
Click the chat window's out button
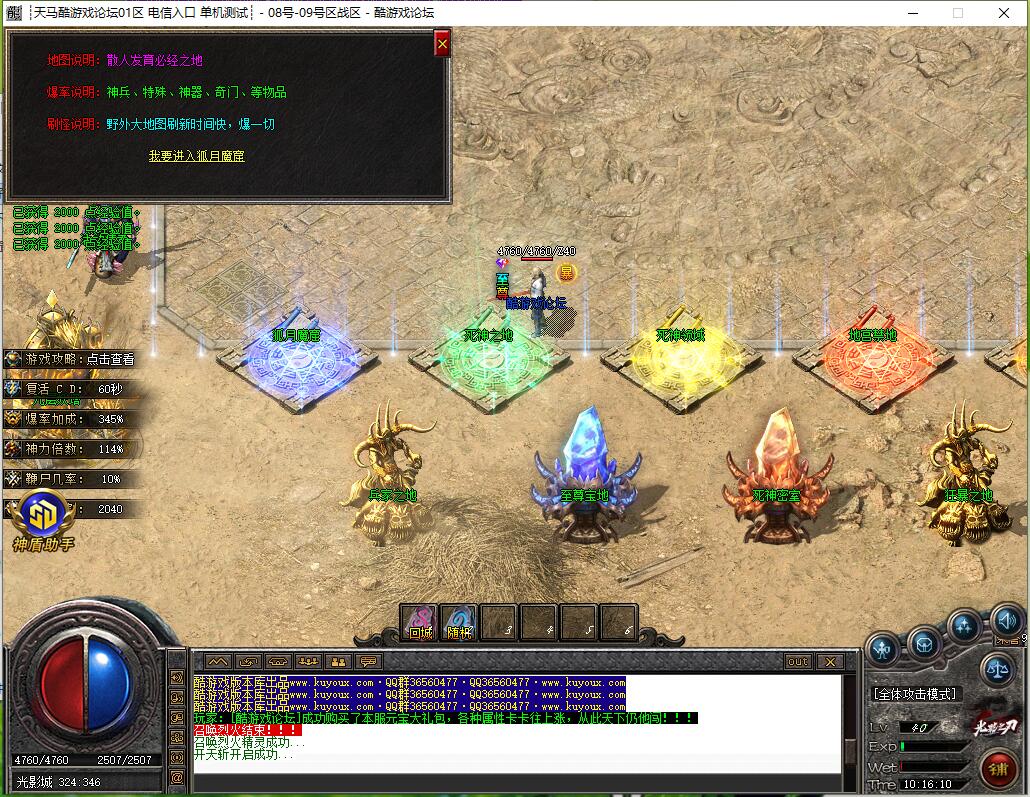click(798, 662)
